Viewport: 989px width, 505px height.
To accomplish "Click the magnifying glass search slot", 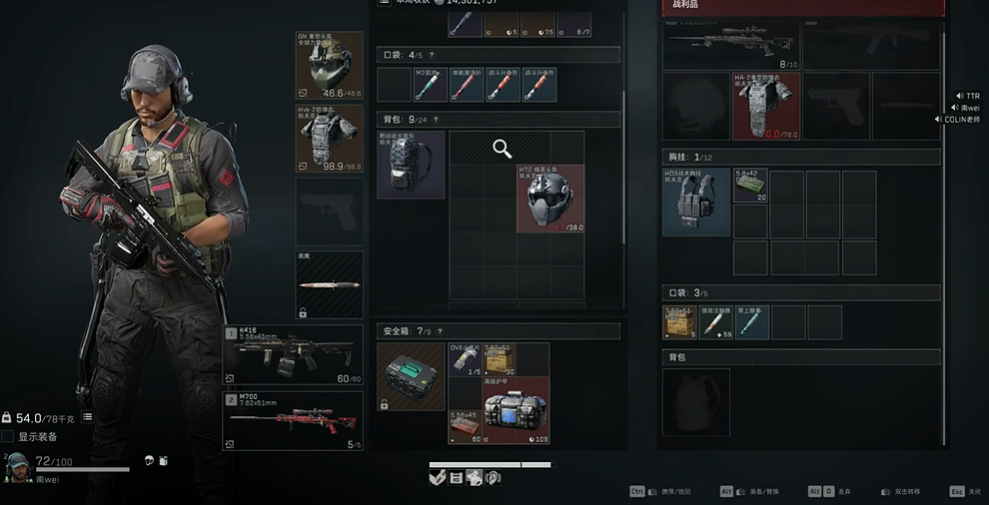I will point(502,149).
